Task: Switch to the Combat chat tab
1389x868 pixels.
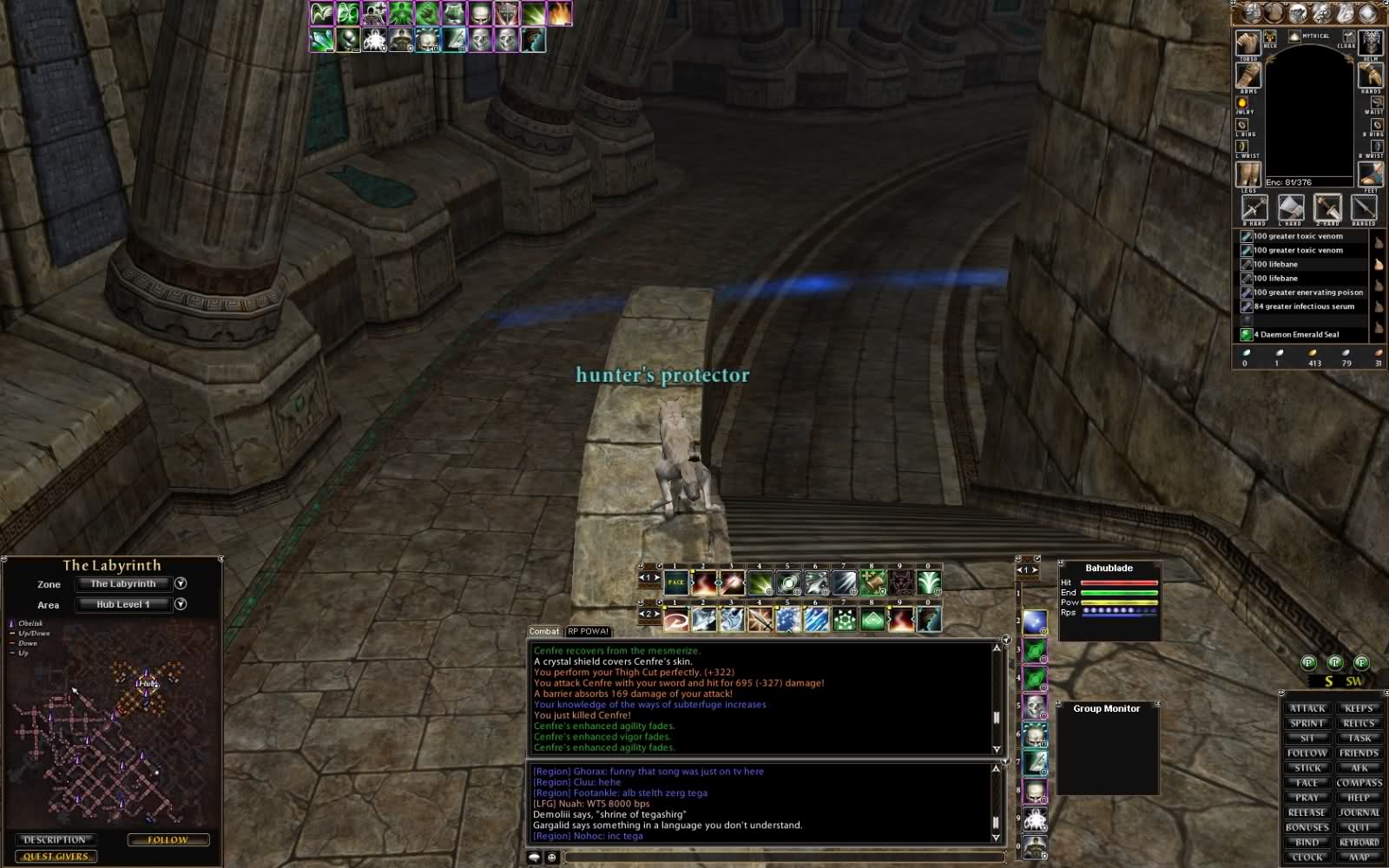Action: click(544, 631)
